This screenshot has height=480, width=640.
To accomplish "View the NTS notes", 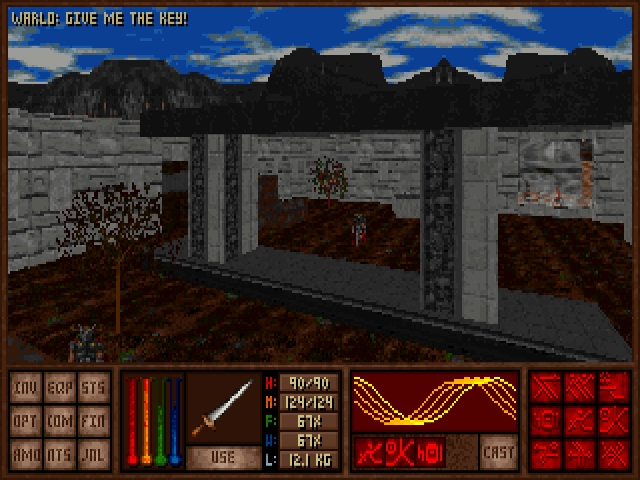I will [59, 453].
